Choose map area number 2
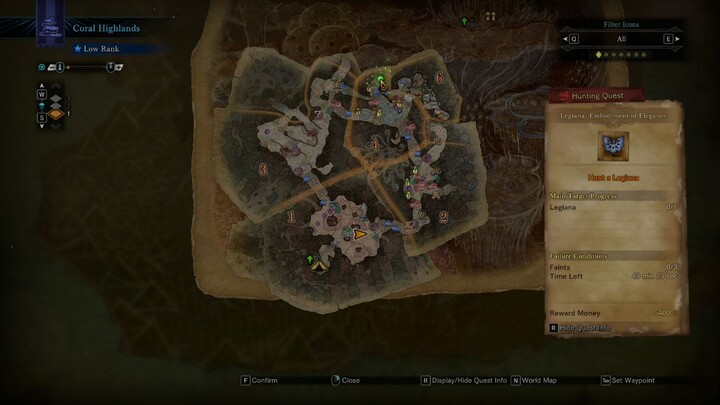Image resolution: width=720 pixels, height=405 pixels. [443, 215]
